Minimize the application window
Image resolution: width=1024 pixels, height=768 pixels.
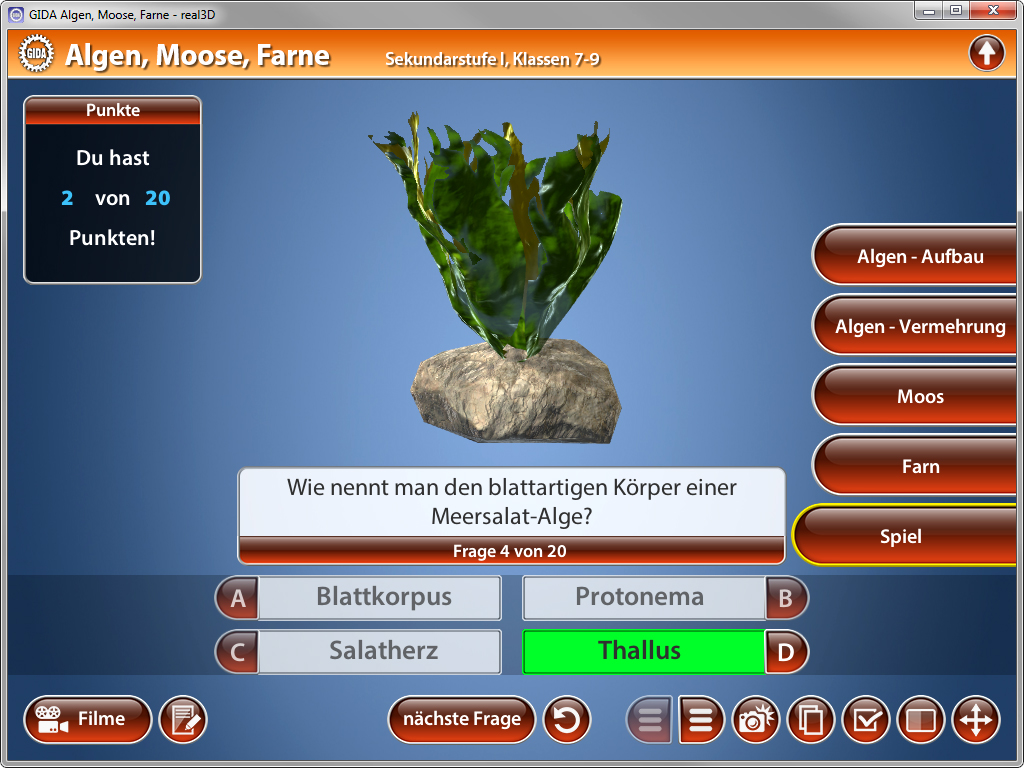[x=930, y=11]
